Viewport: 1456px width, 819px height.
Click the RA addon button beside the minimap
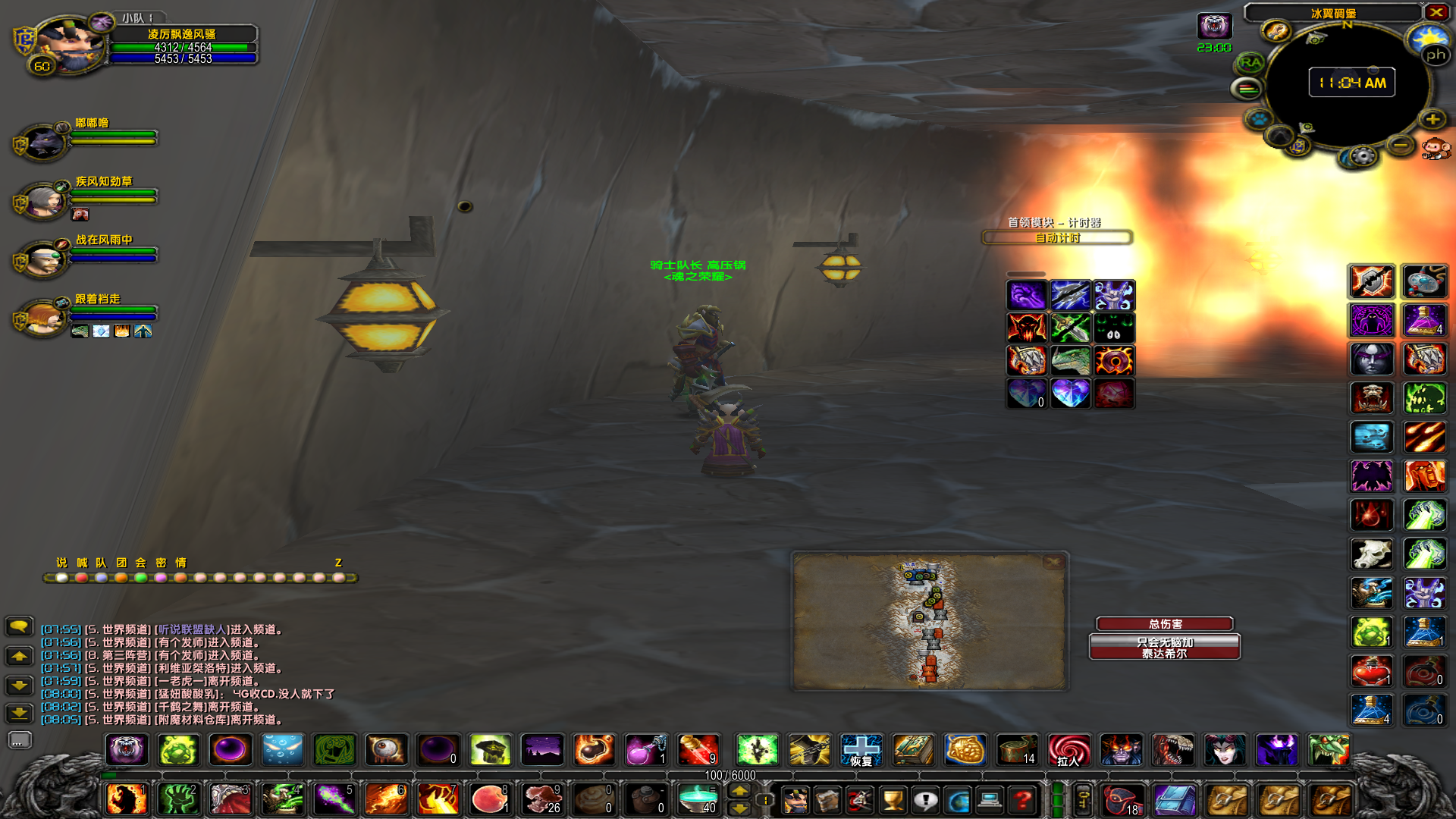[x=1250, y=63]
